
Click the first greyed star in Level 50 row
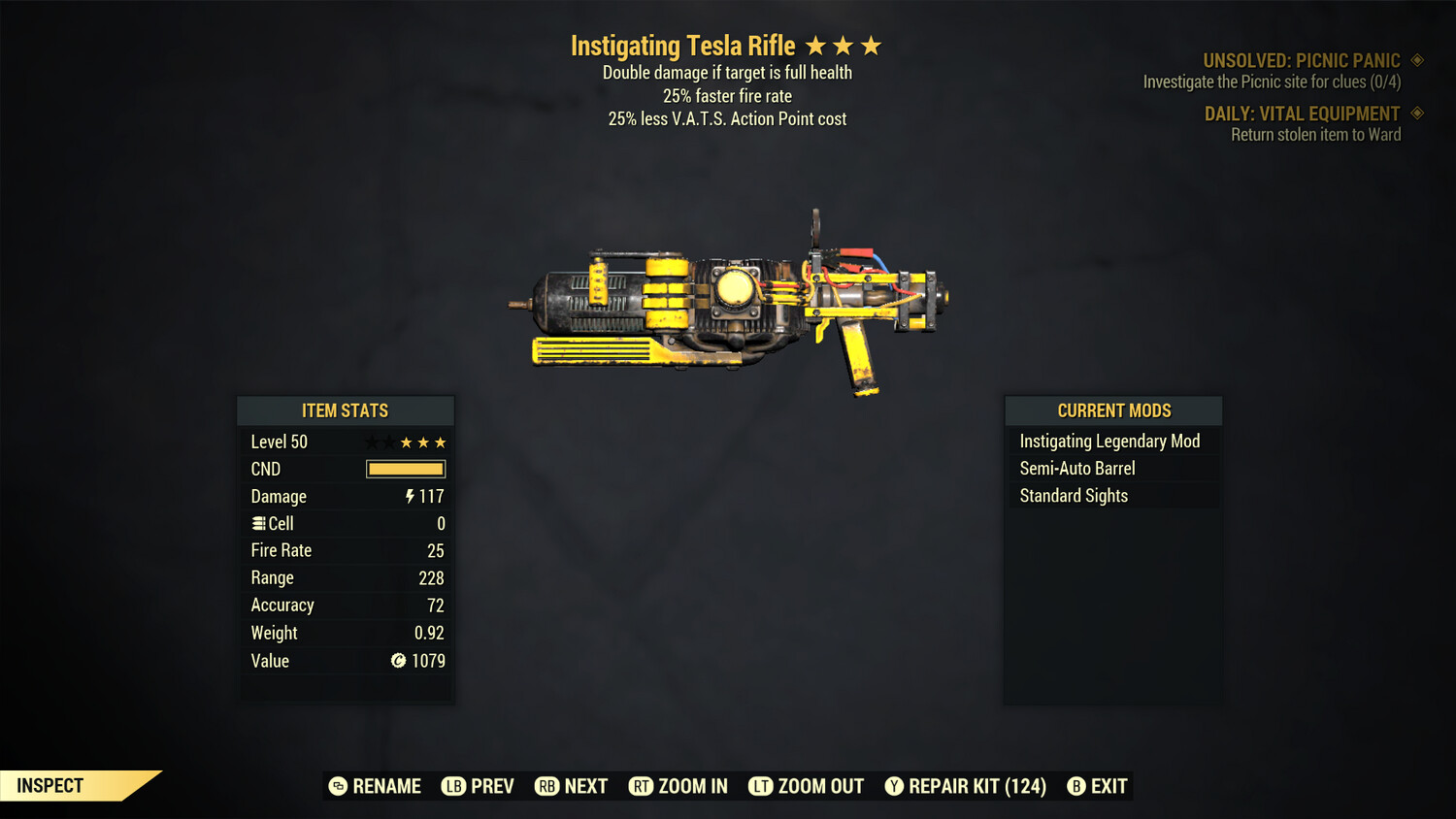[x=370, y=442]
